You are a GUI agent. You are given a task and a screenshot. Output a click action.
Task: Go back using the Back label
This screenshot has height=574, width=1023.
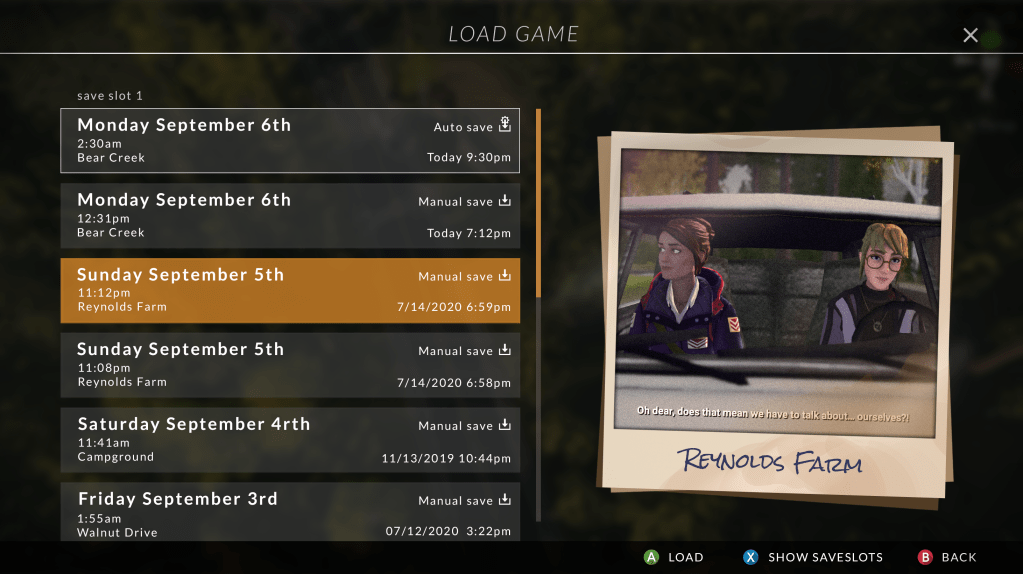pos(959,557)
